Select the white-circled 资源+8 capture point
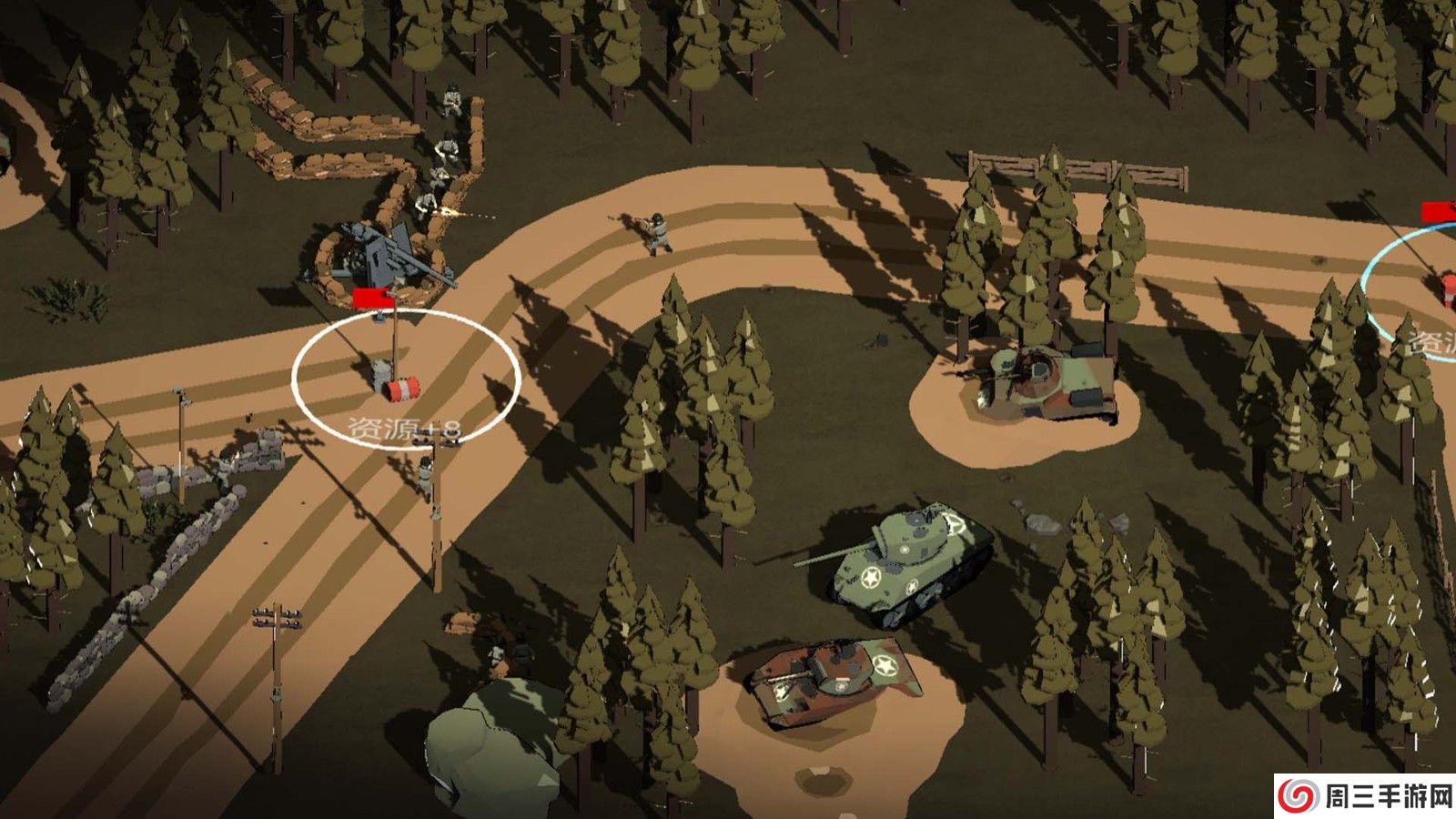Viewport: 1456px width, 819px height. pyautogui.click(x=406, y=378)
